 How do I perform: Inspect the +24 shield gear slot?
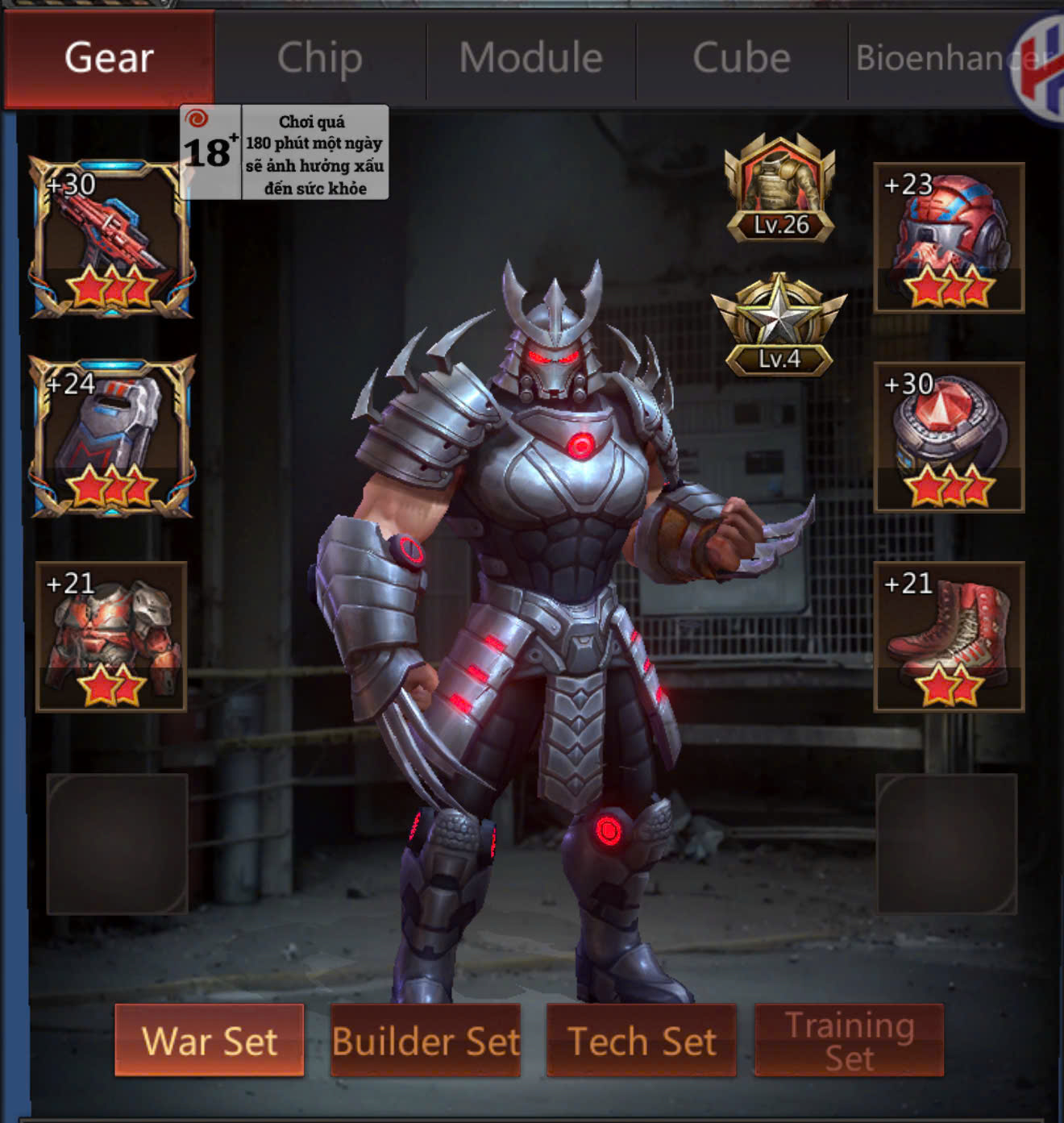point(111,436)
